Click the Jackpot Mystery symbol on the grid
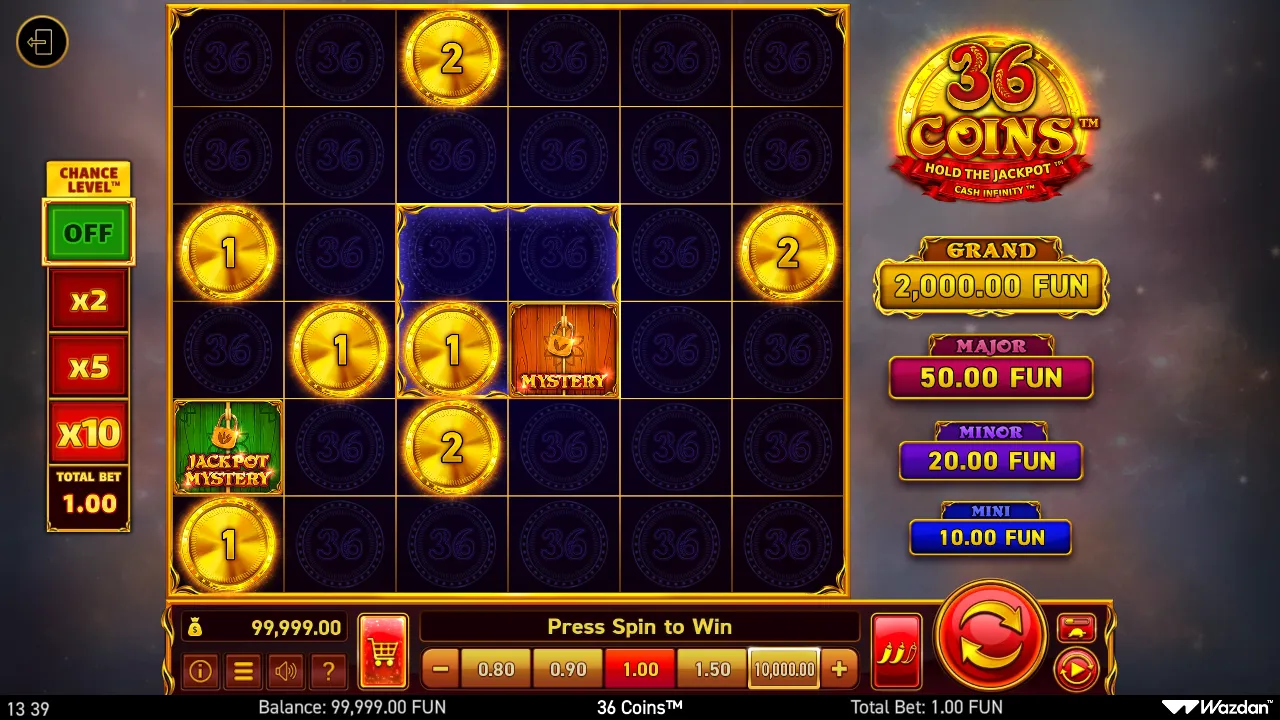This screenshot has height=720, width=1280. [x=227, y=447]
